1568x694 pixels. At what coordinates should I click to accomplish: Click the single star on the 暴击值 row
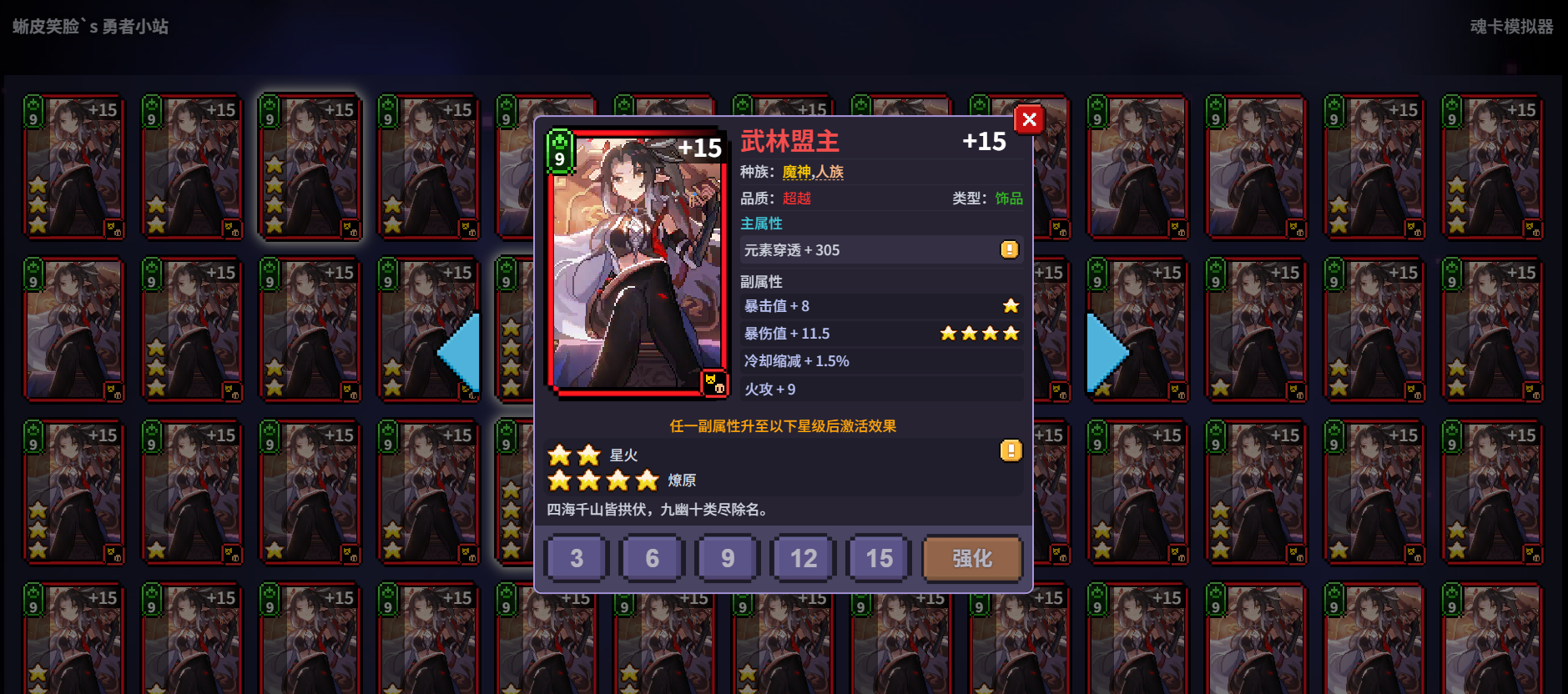coord(1011,305)
